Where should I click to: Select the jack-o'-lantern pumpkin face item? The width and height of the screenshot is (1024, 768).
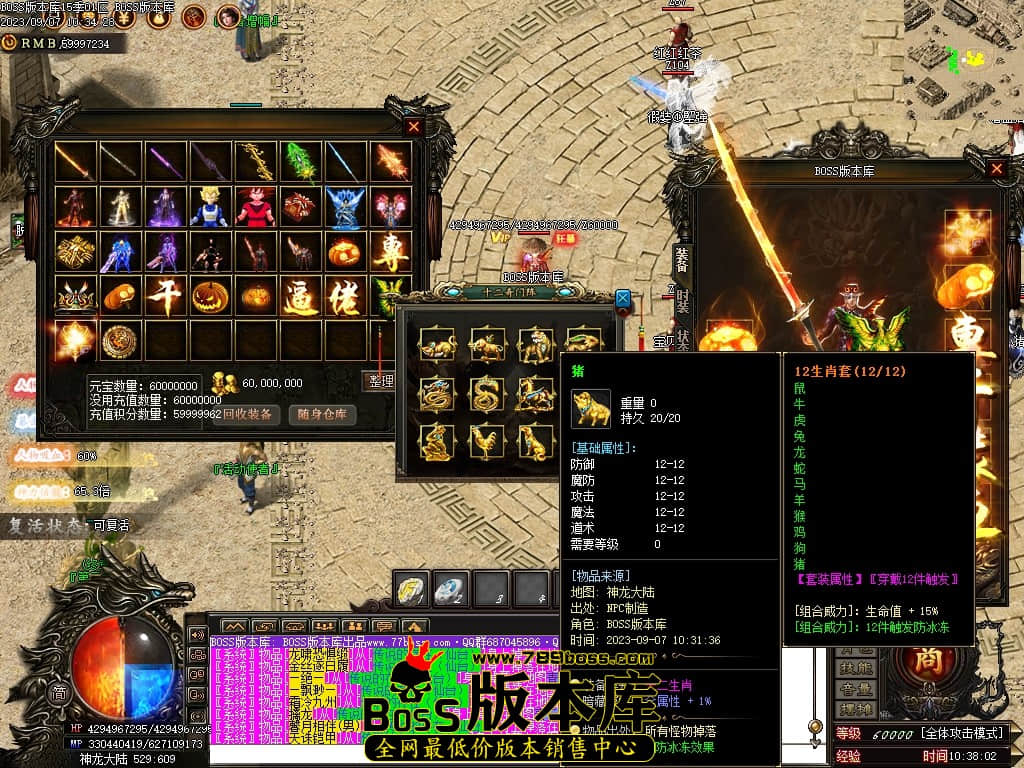pyautogui.click(x=209, y=297)
